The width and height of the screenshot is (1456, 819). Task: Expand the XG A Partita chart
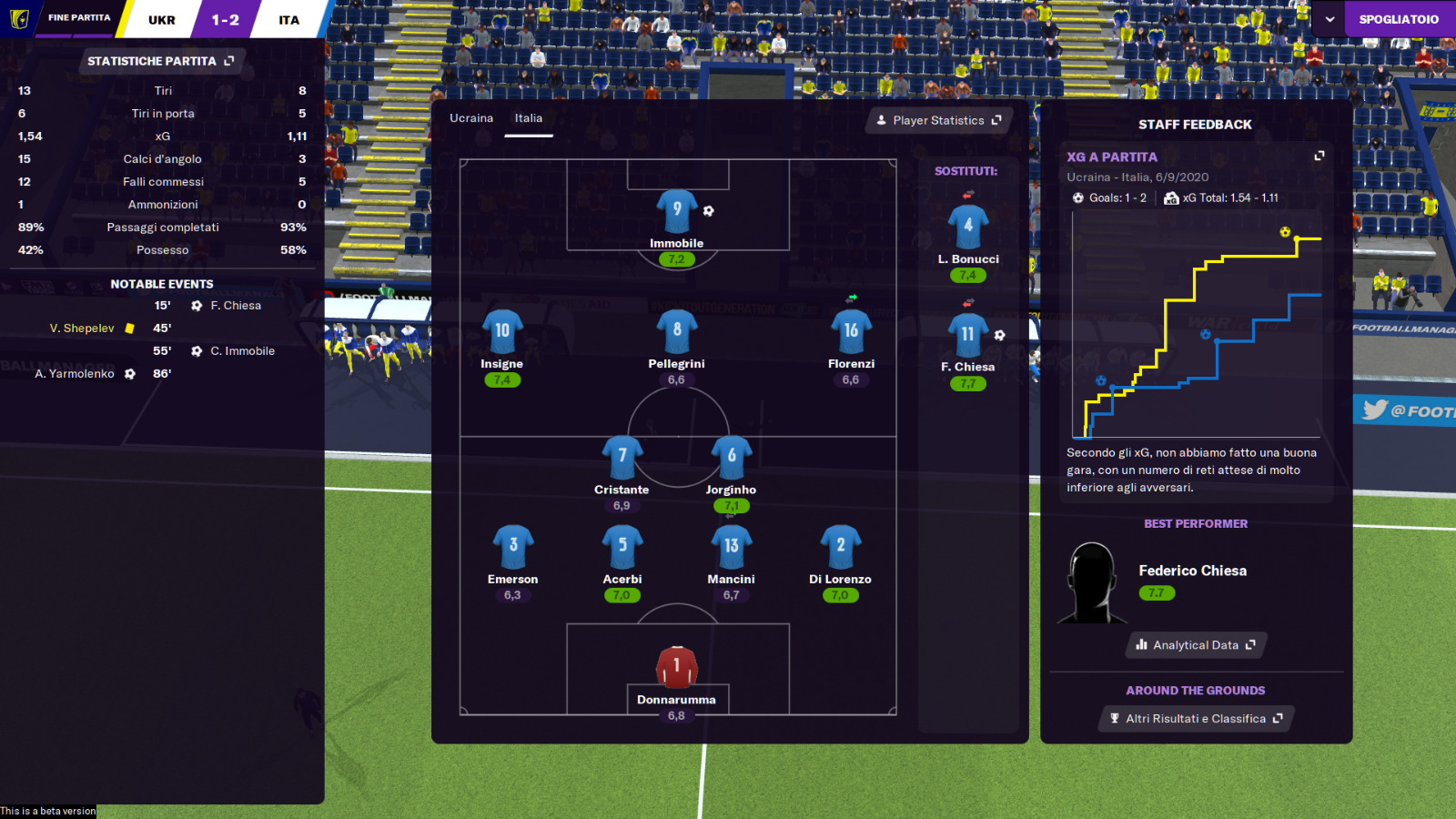pyautogui.click(x=1319, y=156)
